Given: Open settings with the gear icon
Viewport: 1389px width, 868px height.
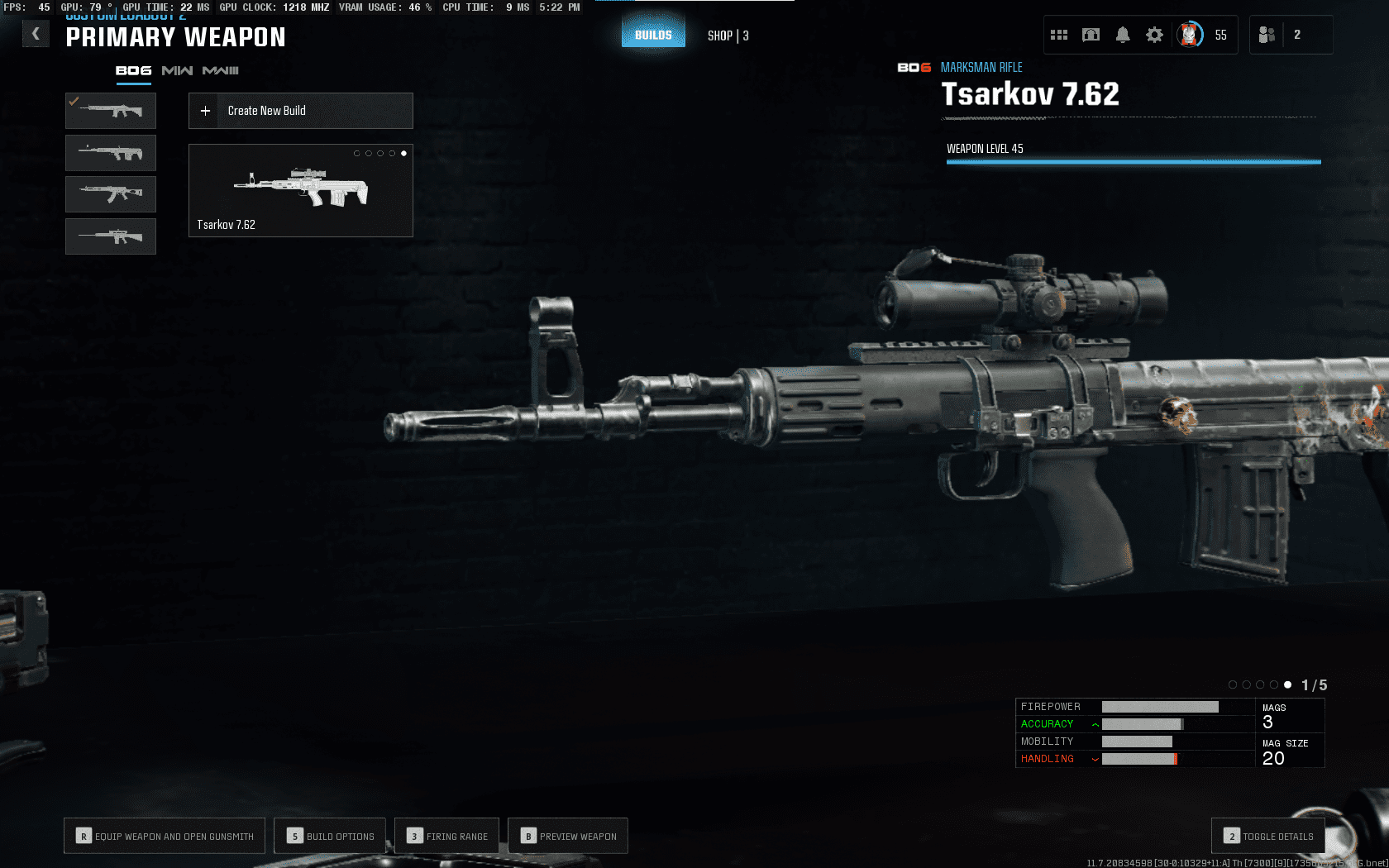Looking at the screenshot, I should tap(1154, 35).
